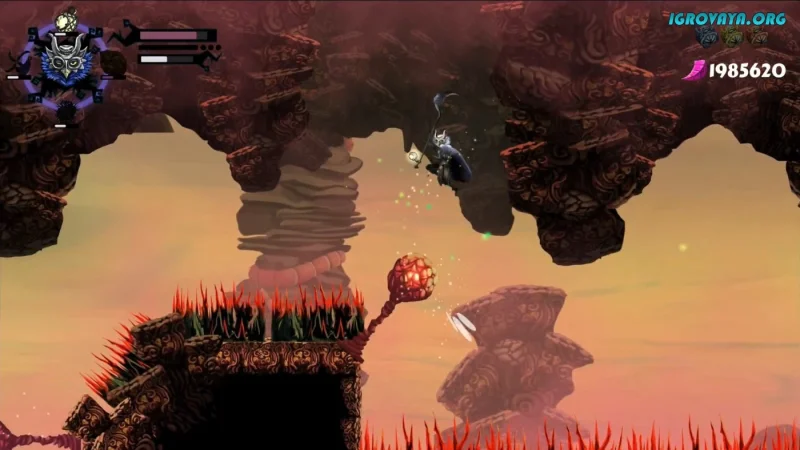
Task: Select the brown rock ability slot
Action: [113, 64]
